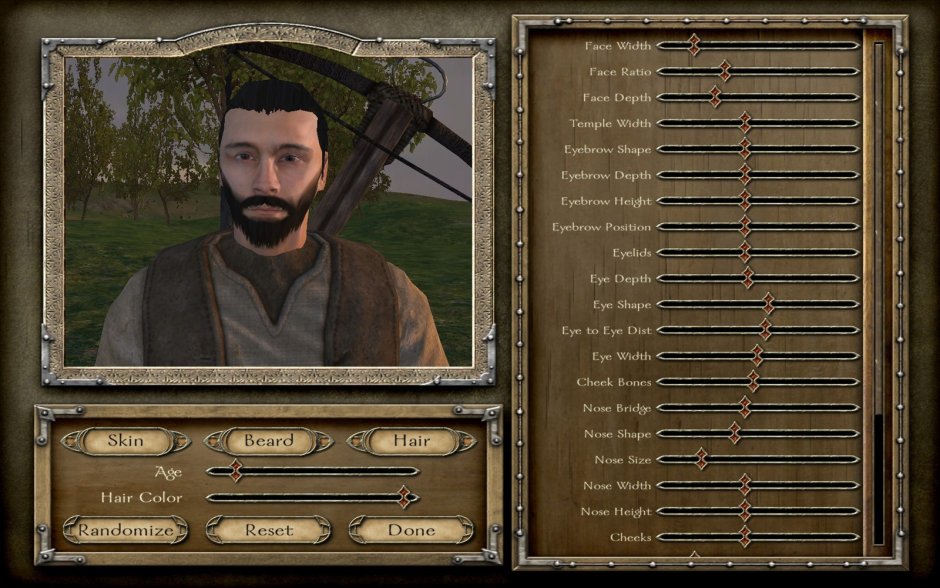Set the Eyelids slider
940x588 pixels.
coord(745,252)
